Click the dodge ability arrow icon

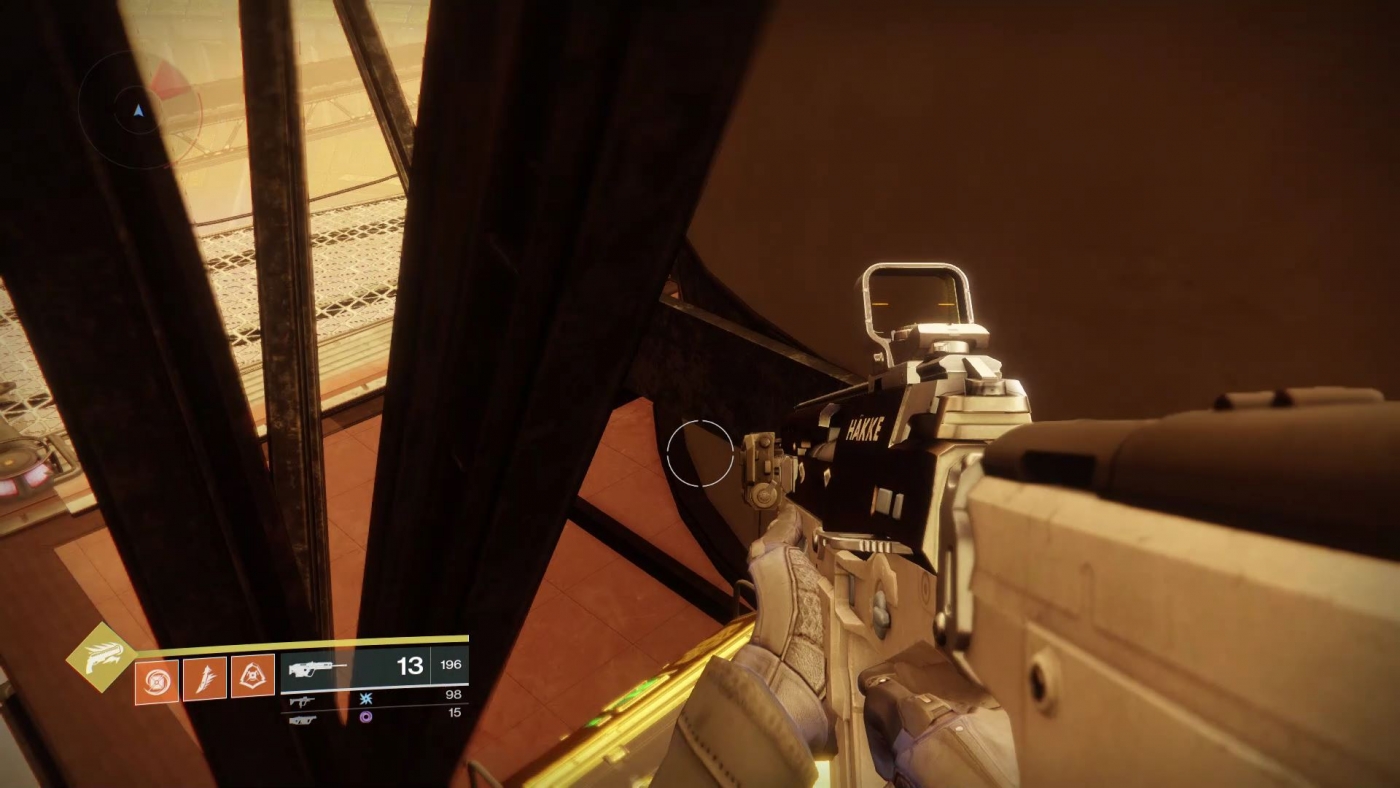coord(204,678)
